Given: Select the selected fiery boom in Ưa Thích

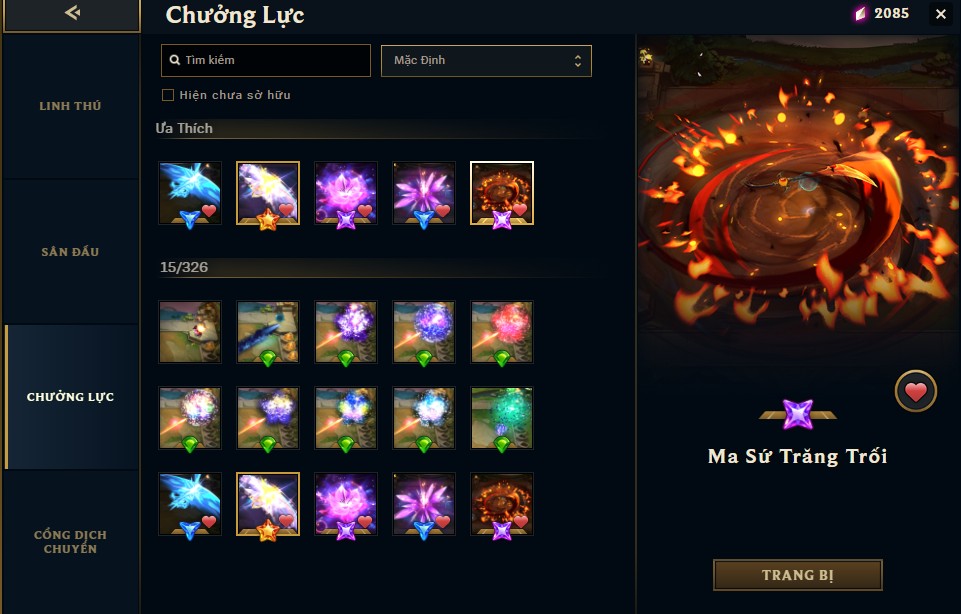Looking at the screenshot, I should (x=502, y=192).
